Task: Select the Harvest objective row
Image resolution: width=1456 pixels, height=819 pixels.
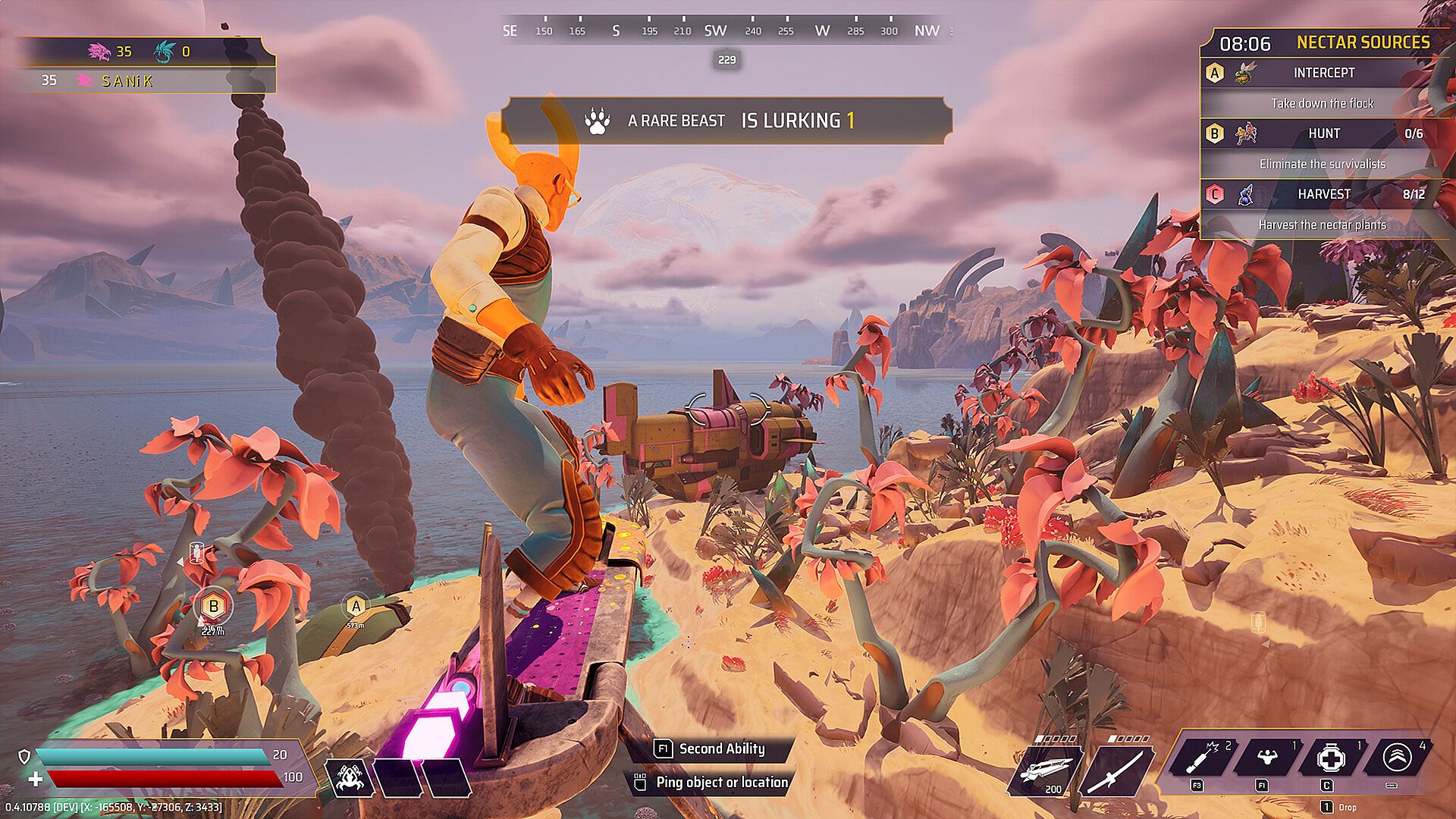Action: (1323, 194)
